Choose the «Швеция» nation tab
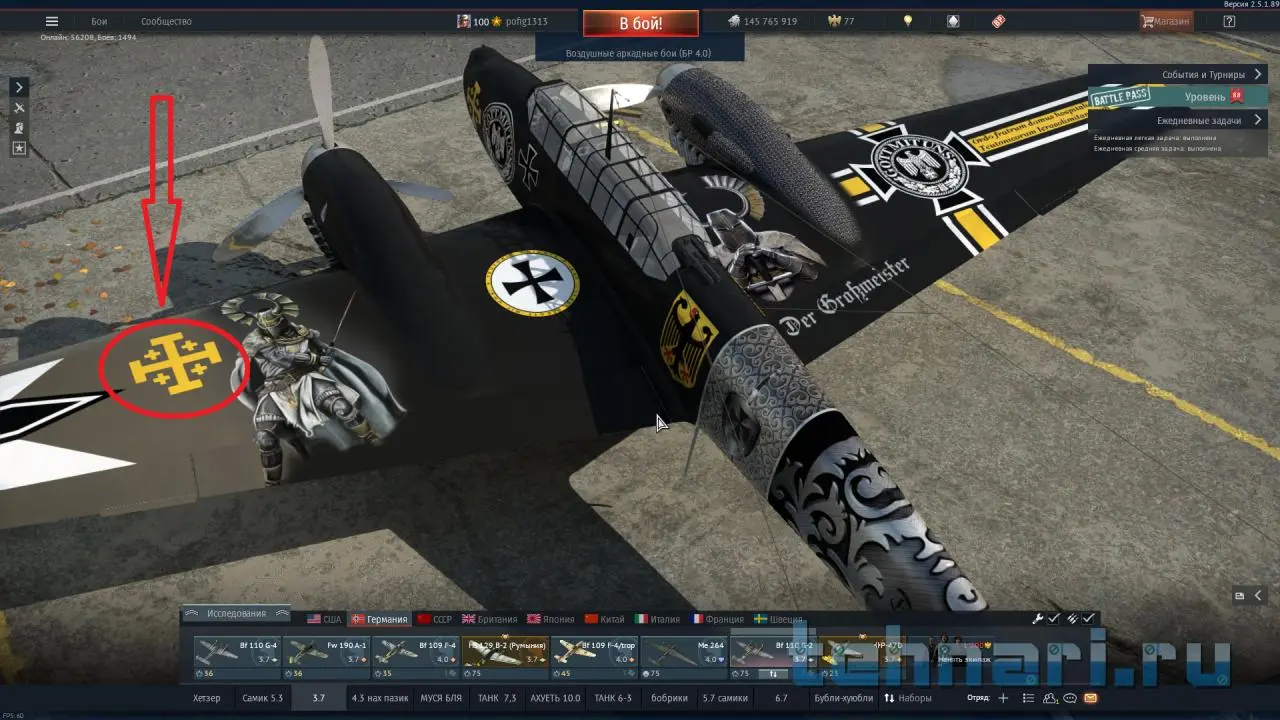 pyautogui.click(x=778, y=619)
